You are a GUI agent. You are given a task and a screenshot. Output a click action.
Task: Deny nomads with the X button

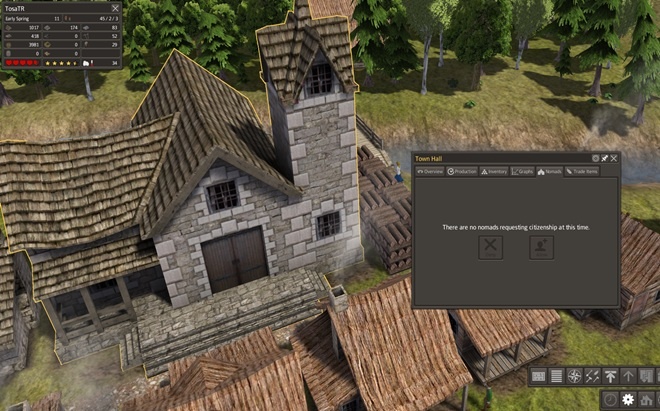point(490,248)
